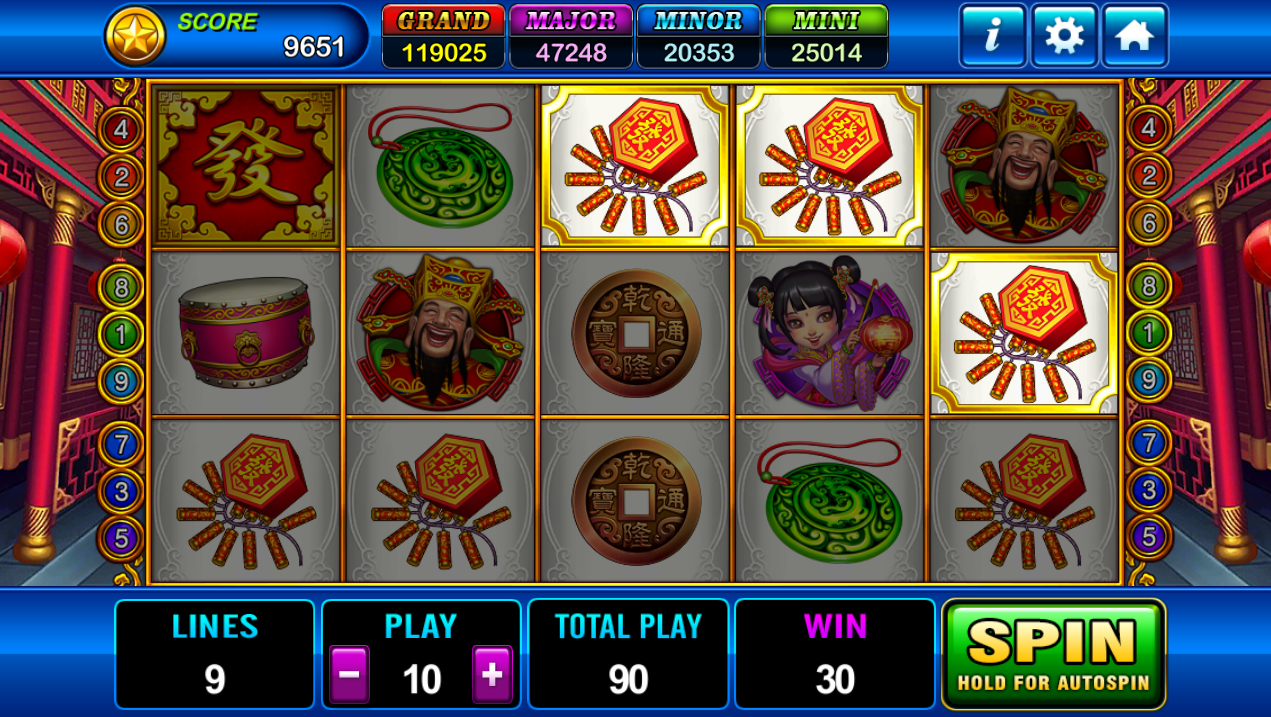Decrease the play amount with the minus button
The image size is (1271, 717).
(x=349, y=675)
